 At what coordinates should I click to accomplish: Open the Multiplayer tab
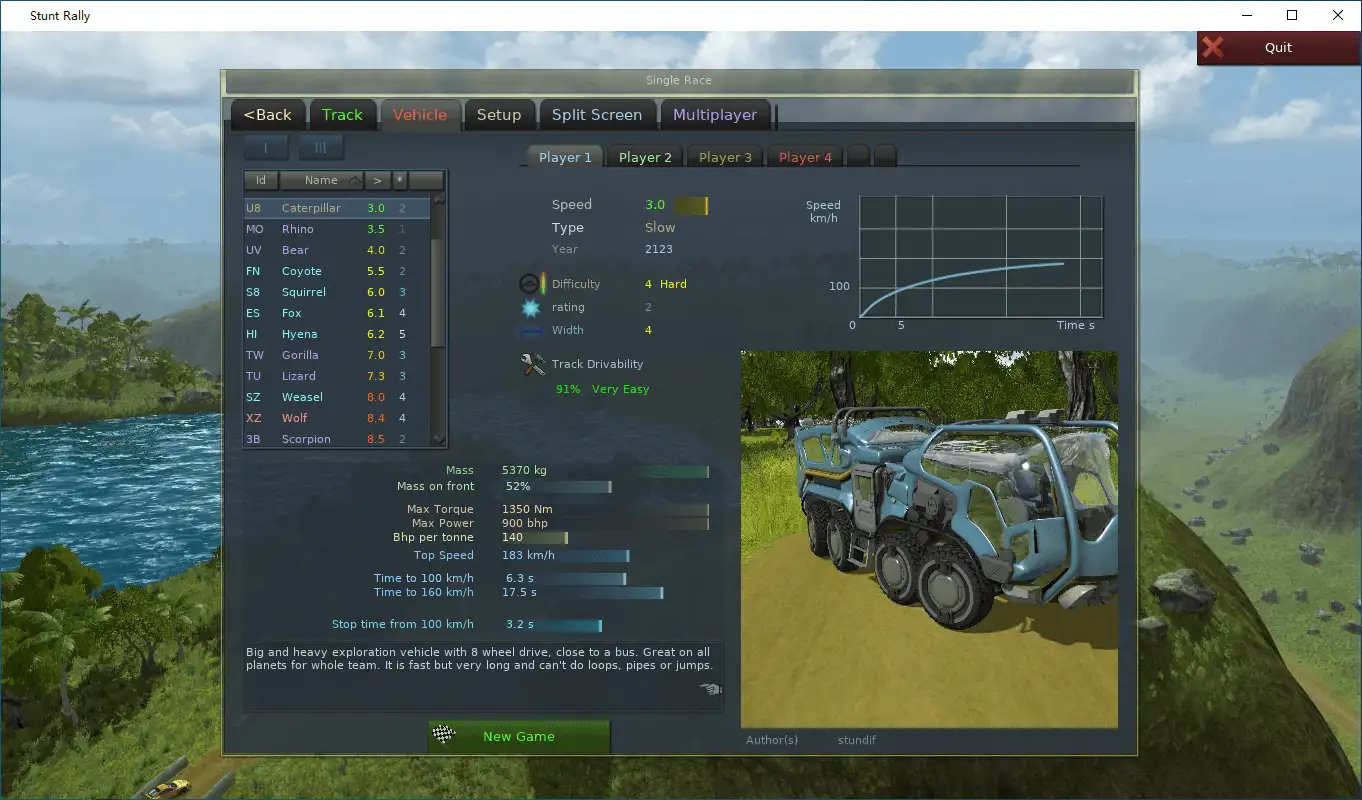(714, 115)
